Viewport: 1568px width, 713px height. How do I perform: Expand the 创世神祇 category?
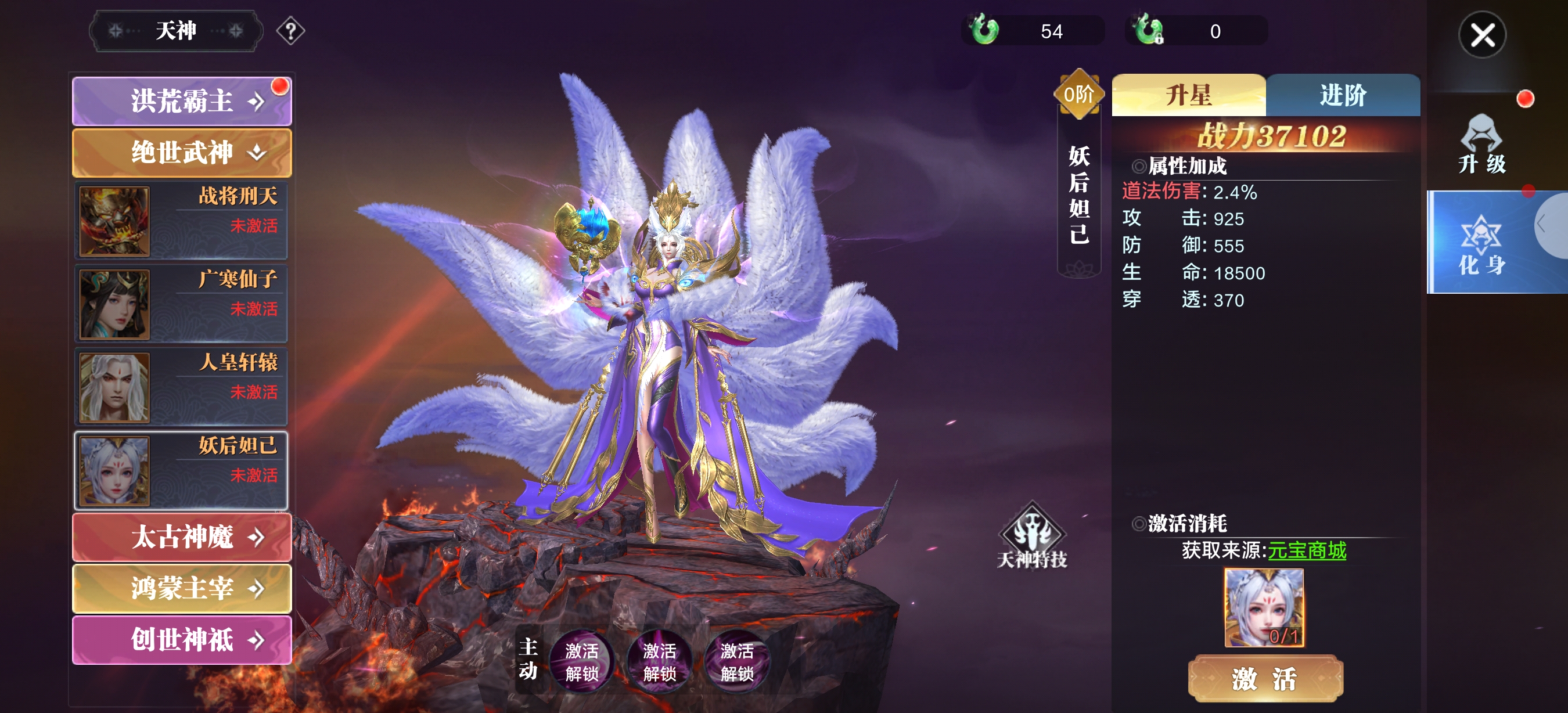pyautogui.click(x=181, y=640)
